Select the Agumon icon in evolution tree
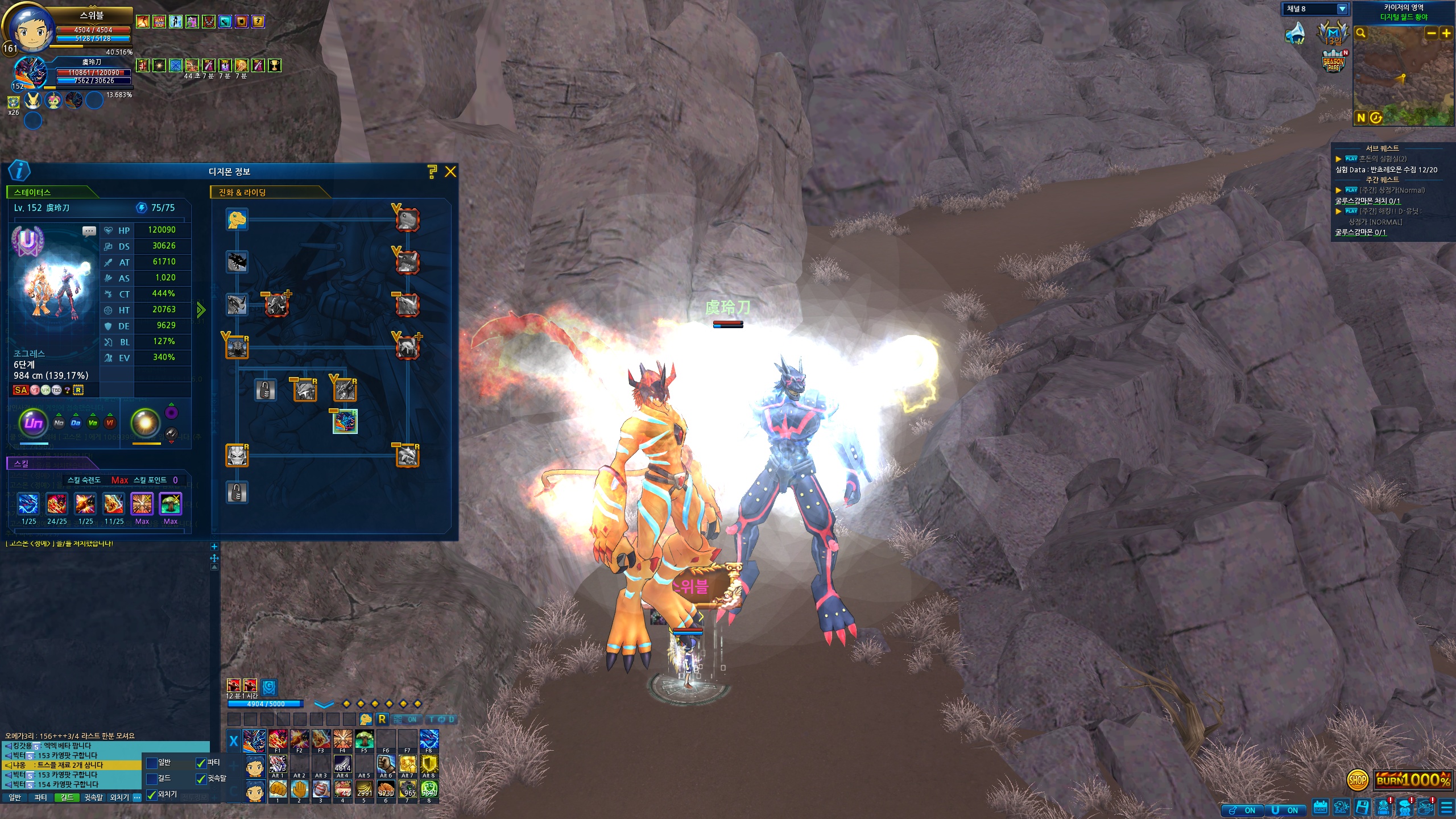This screenshot has width=1456, height=819. pos(237,220)
